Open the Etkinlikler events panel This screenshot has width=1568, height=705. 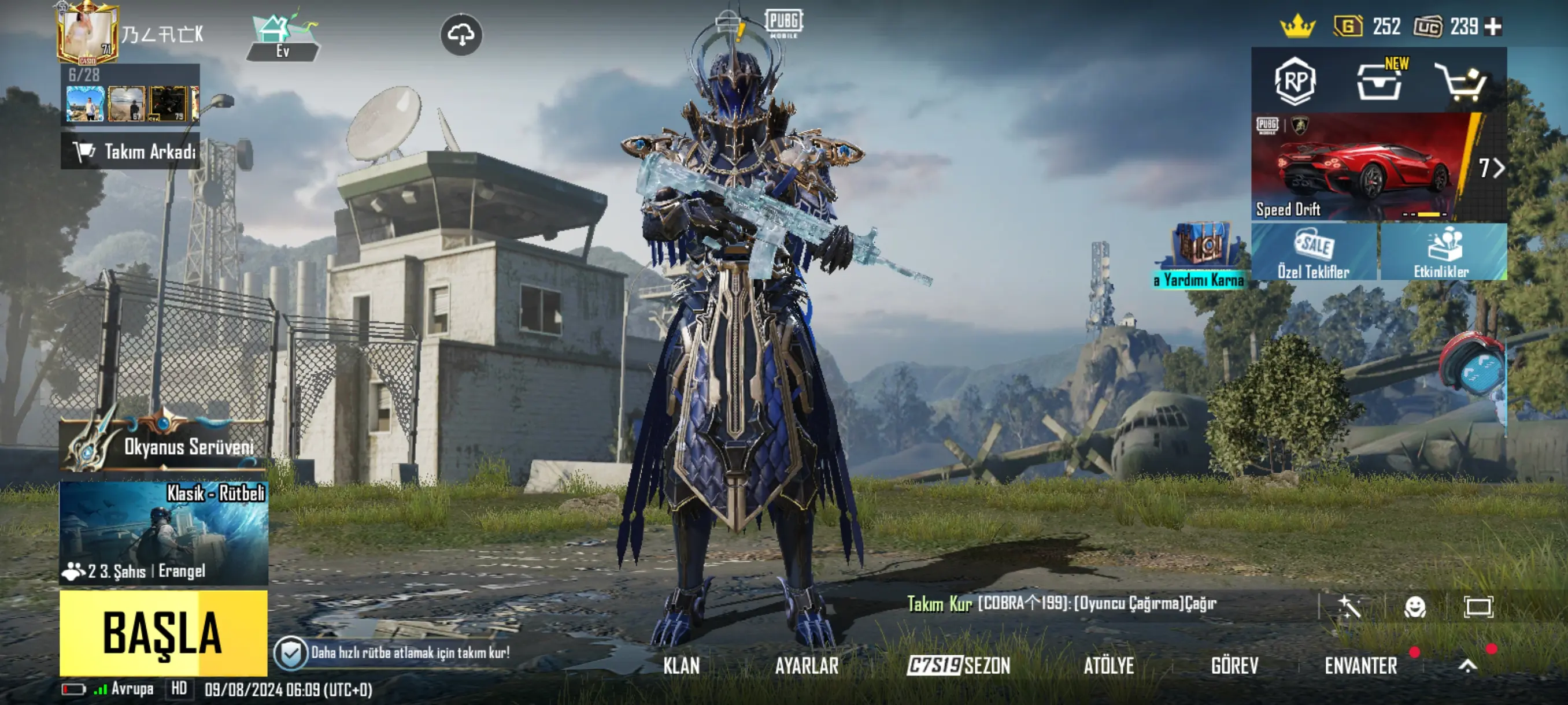[x=1443, y=252]
